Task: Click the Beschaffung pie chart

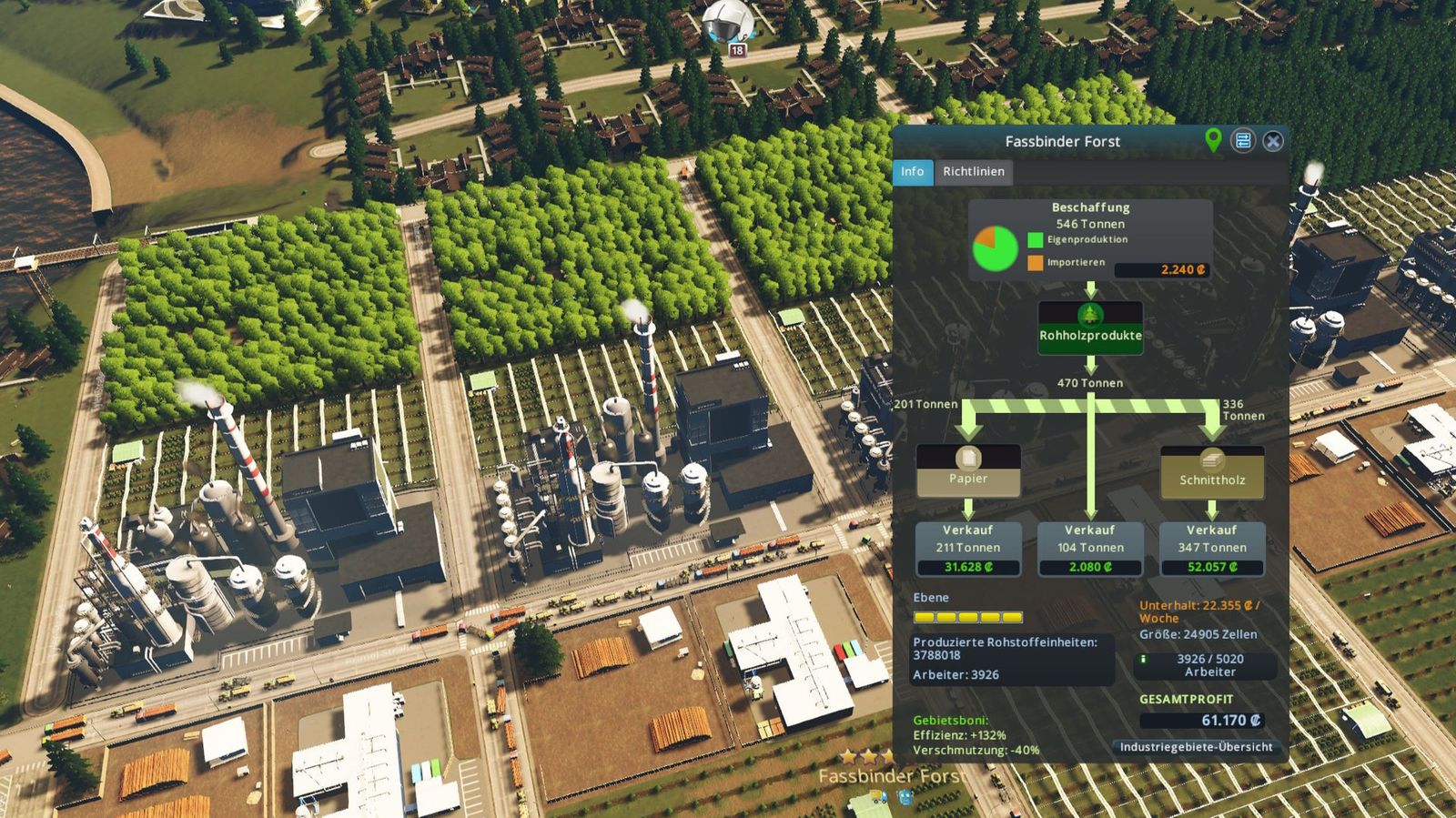Action: coord(996,246)
